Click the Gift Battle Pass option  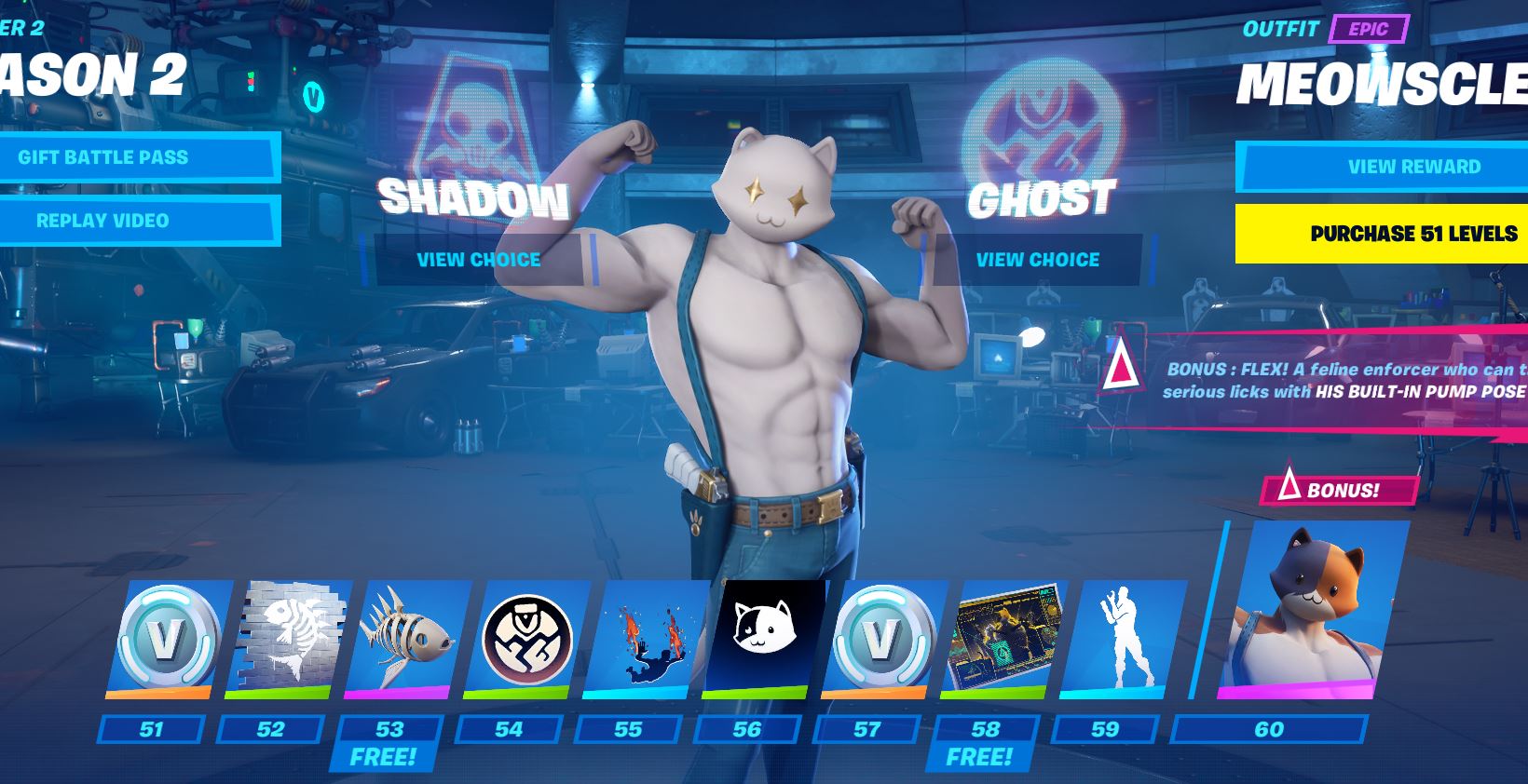coord(138,156)
